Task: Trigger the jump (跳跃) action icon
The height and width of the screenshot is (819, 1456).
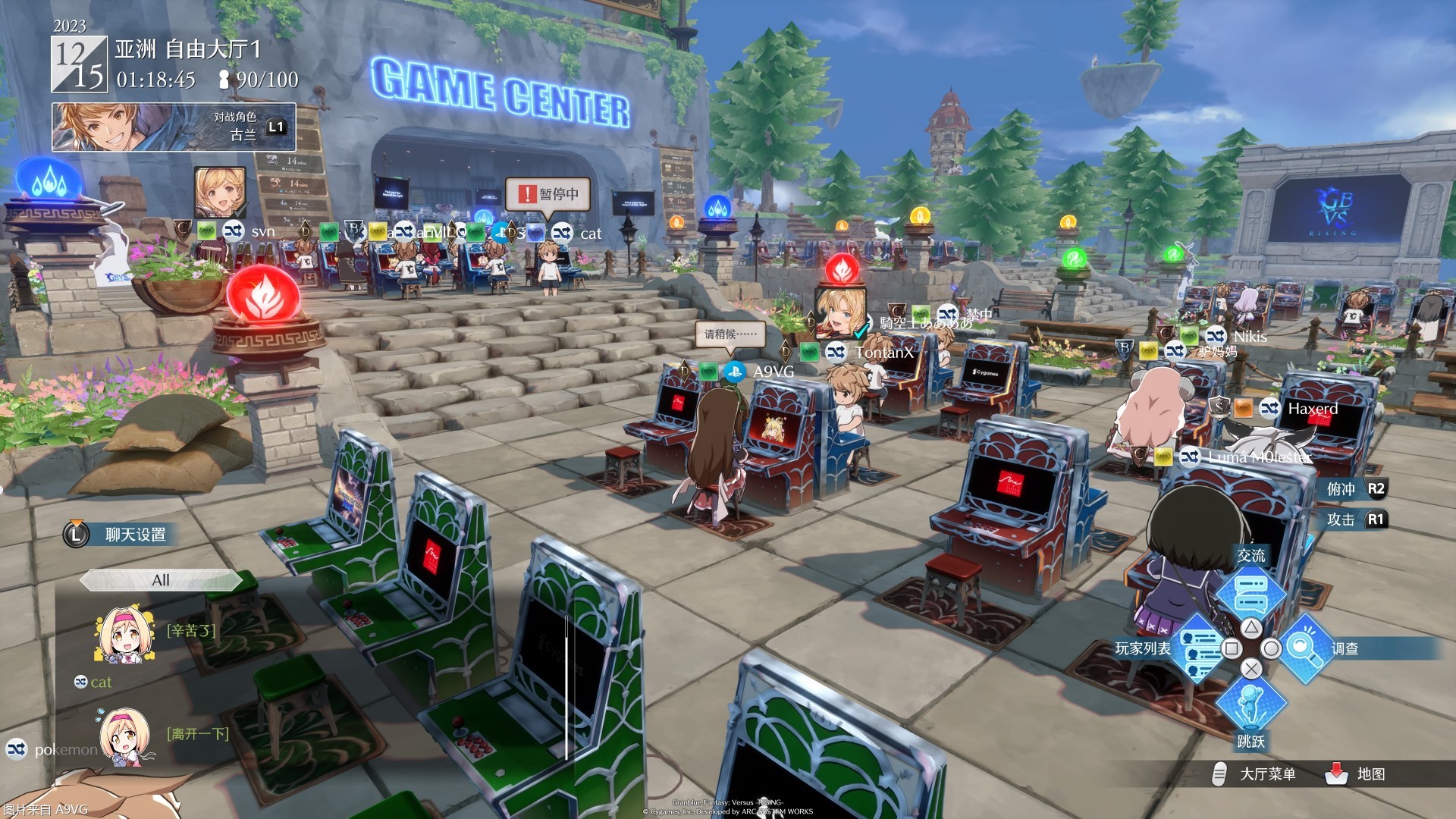Action: point(1250,705)
